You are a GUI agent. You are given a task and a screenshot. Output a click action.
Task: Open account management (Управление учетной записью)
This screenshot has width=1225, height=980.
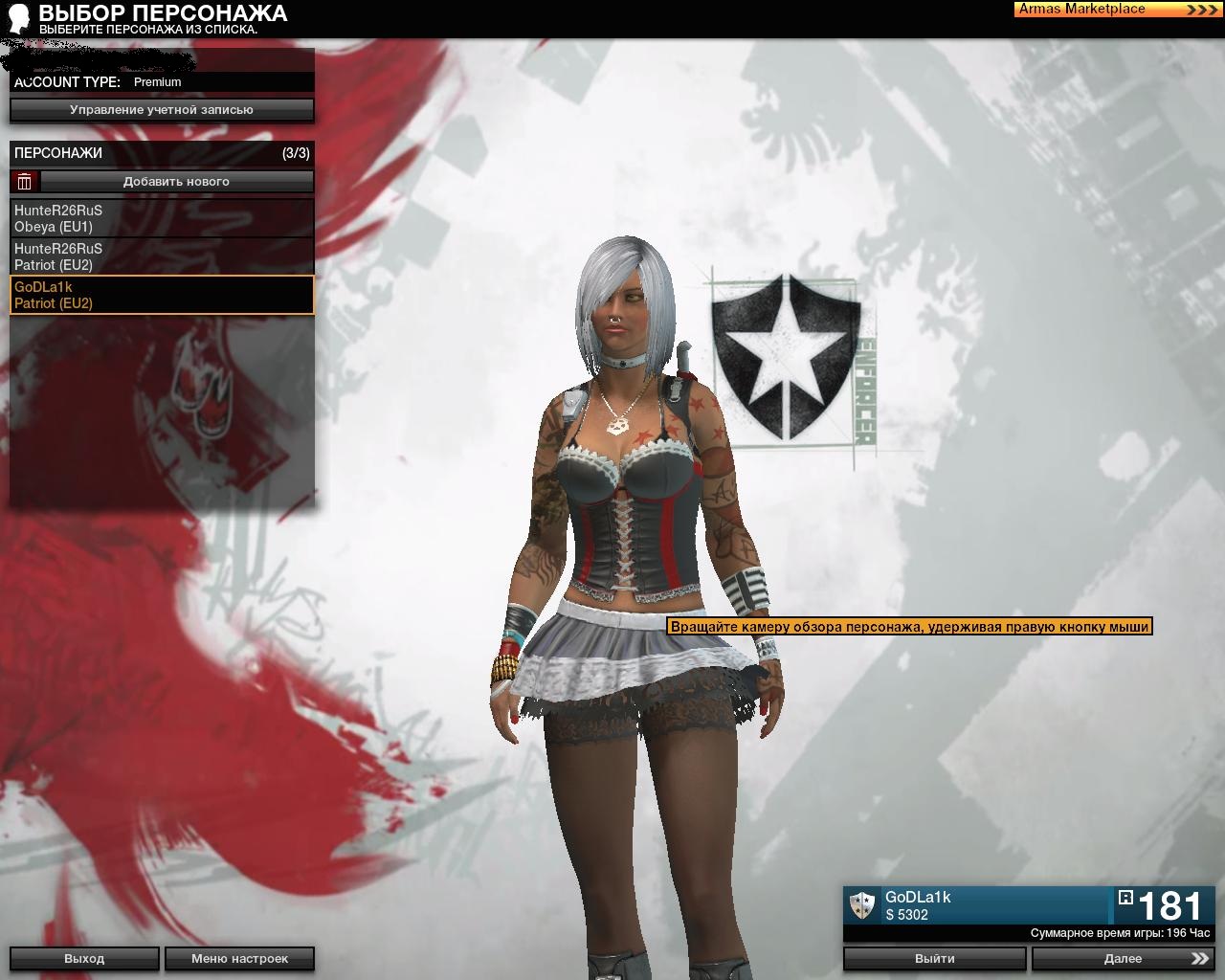click(162, 110)
